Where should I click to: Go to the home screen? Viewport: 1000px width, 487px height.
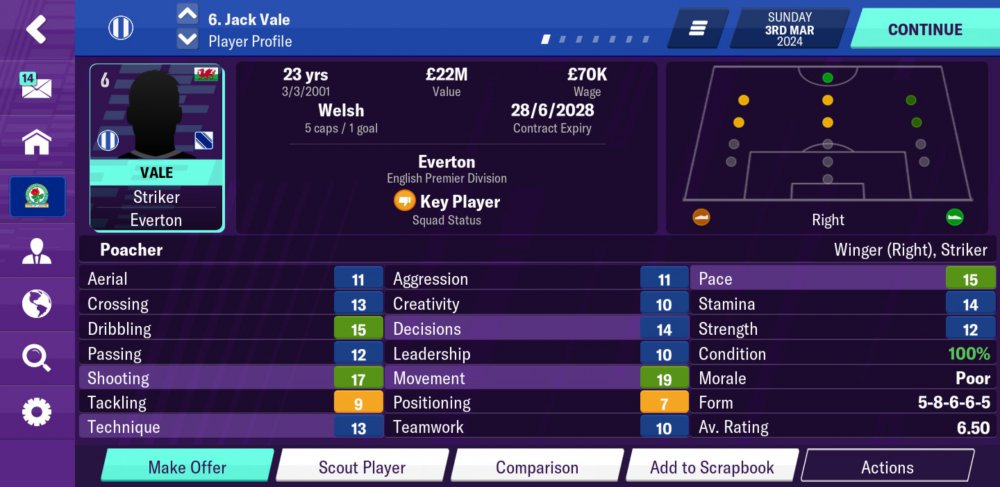tap(36, 142)
